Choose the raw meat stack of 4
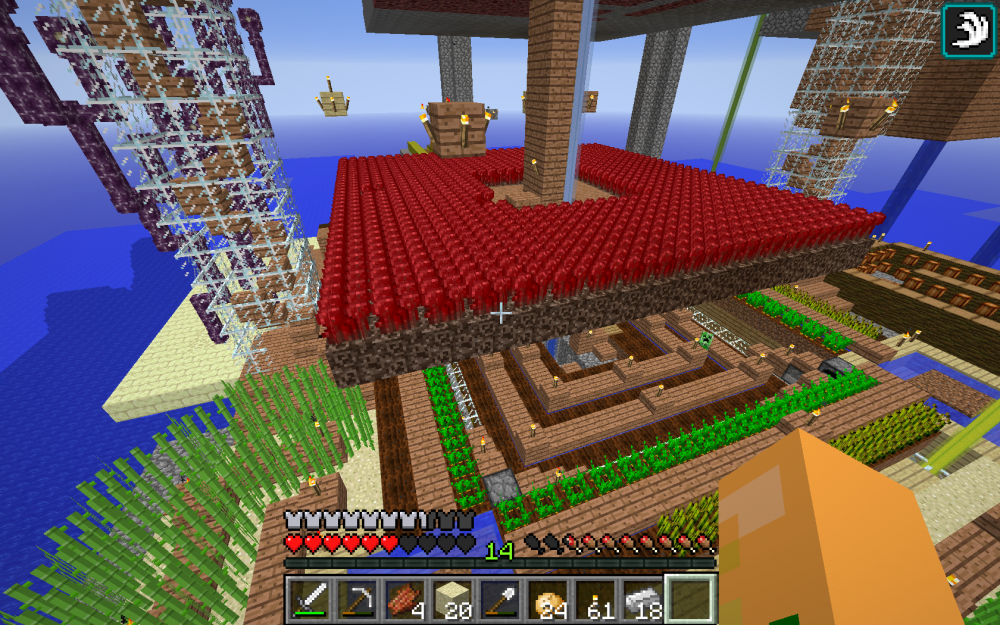The image size is (1000, 625). tap(403, 599)
